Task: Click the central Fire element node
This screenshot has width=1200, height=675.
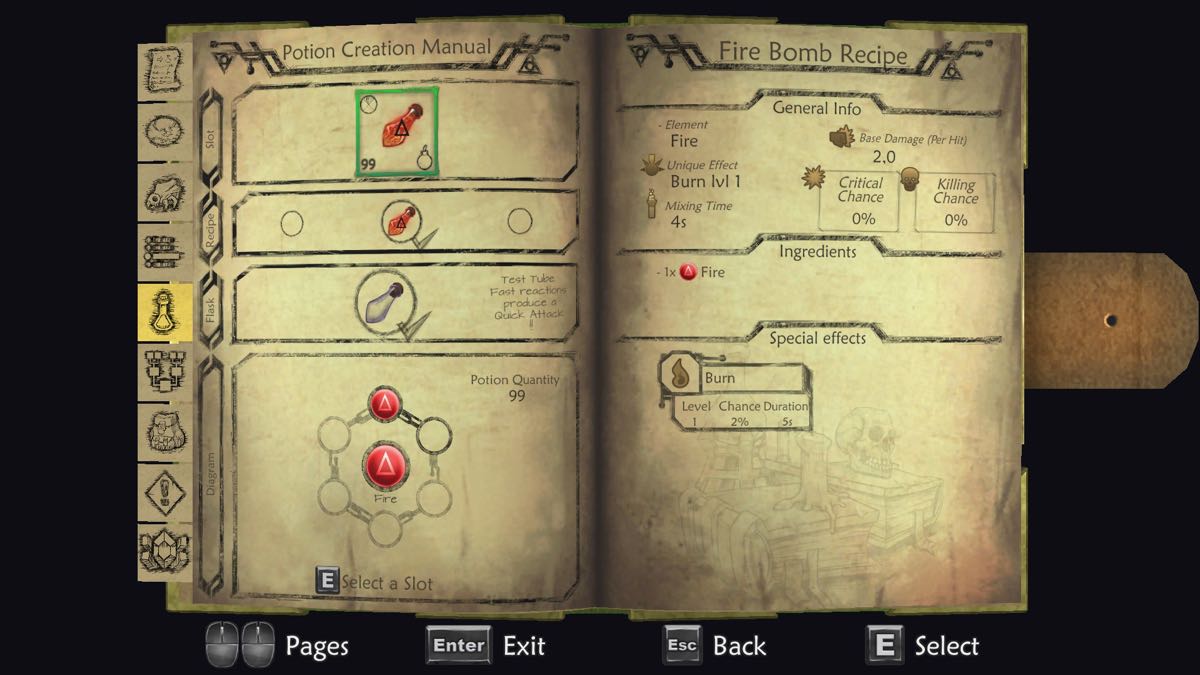Action: pyautogui.click(x=385, y=466)
